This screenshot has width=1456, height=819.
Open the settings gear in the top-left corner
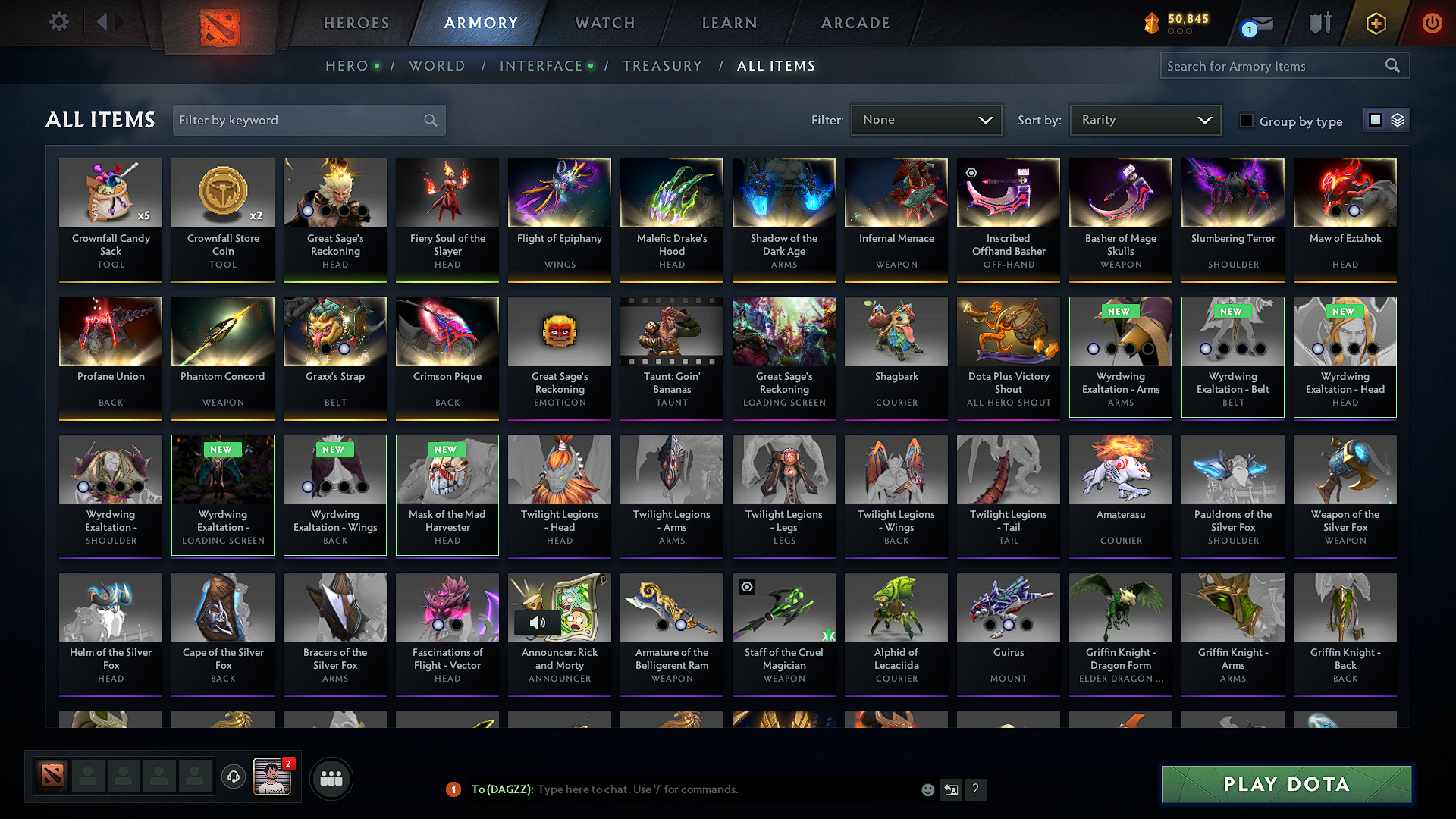coord(58,22)
